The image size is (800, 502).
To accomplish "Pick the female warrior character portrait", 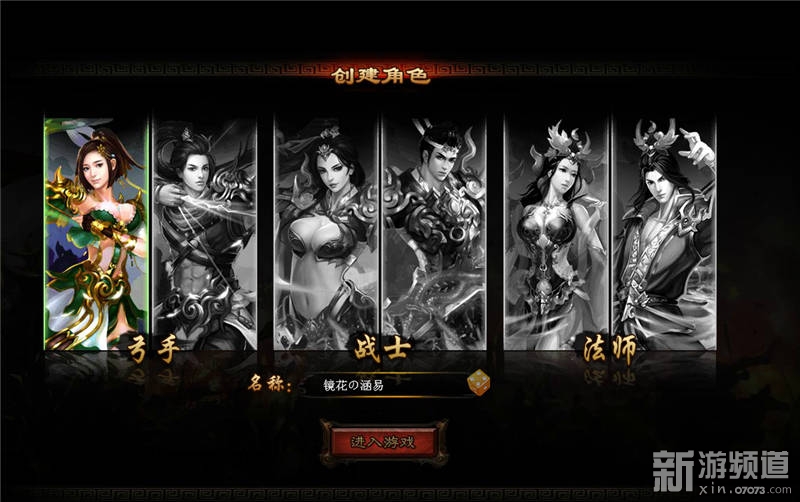I will click(326, 232).
